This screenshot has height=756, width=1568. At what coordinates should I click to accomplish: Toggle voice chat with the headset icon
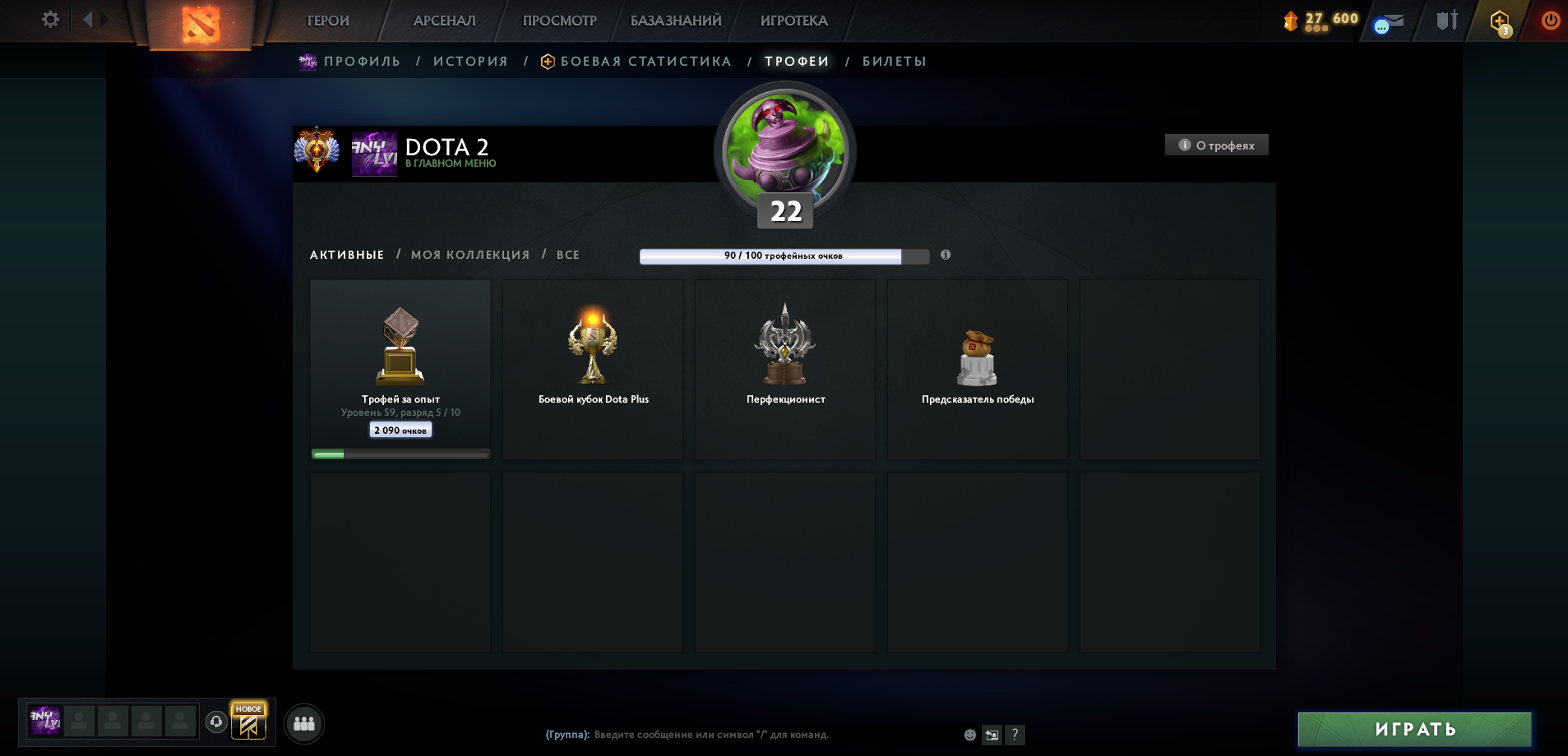(x=215, y=722)
